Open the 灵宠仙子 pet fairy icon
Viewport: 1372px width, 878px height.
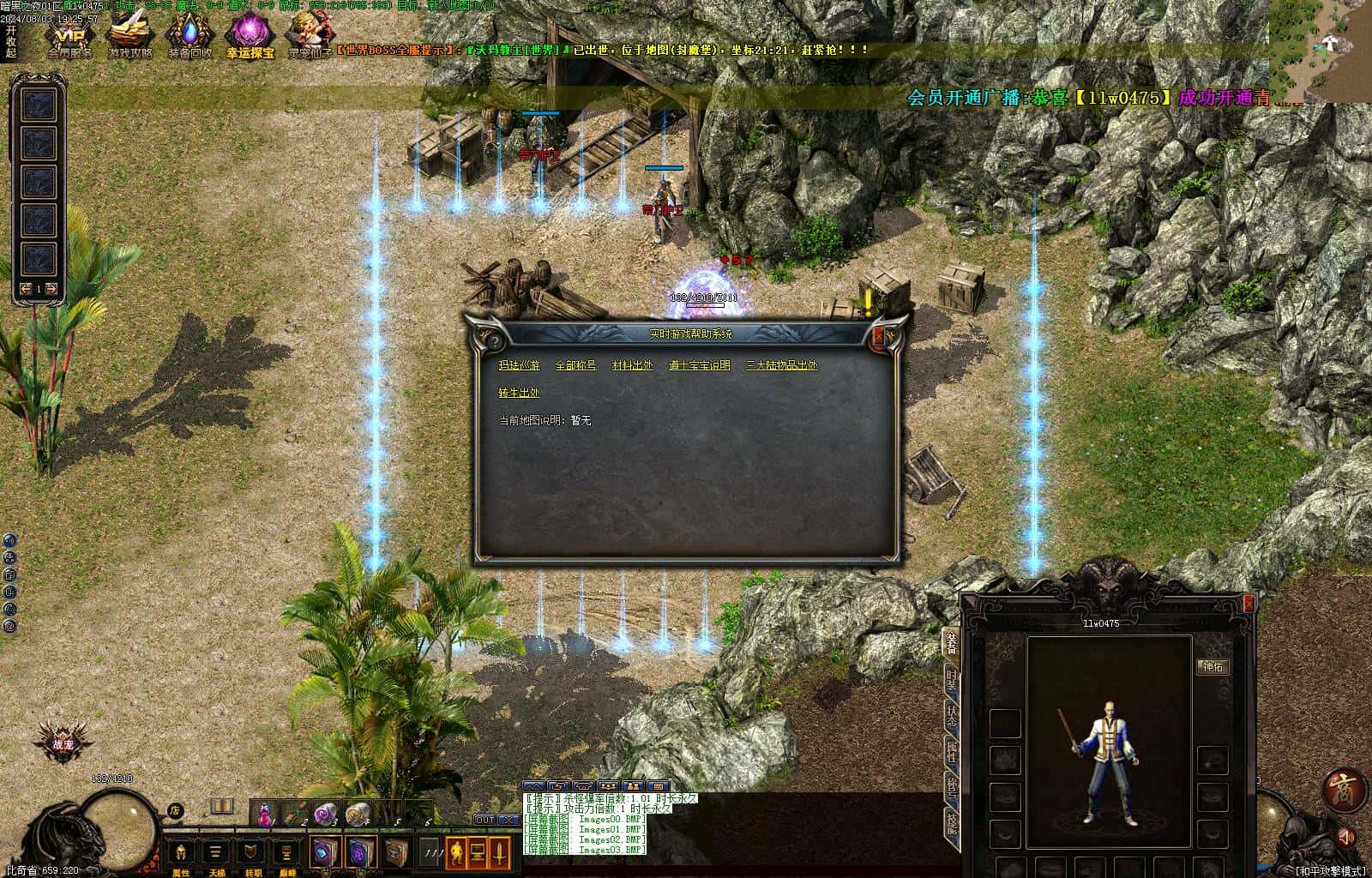click(x=309, y=36)
